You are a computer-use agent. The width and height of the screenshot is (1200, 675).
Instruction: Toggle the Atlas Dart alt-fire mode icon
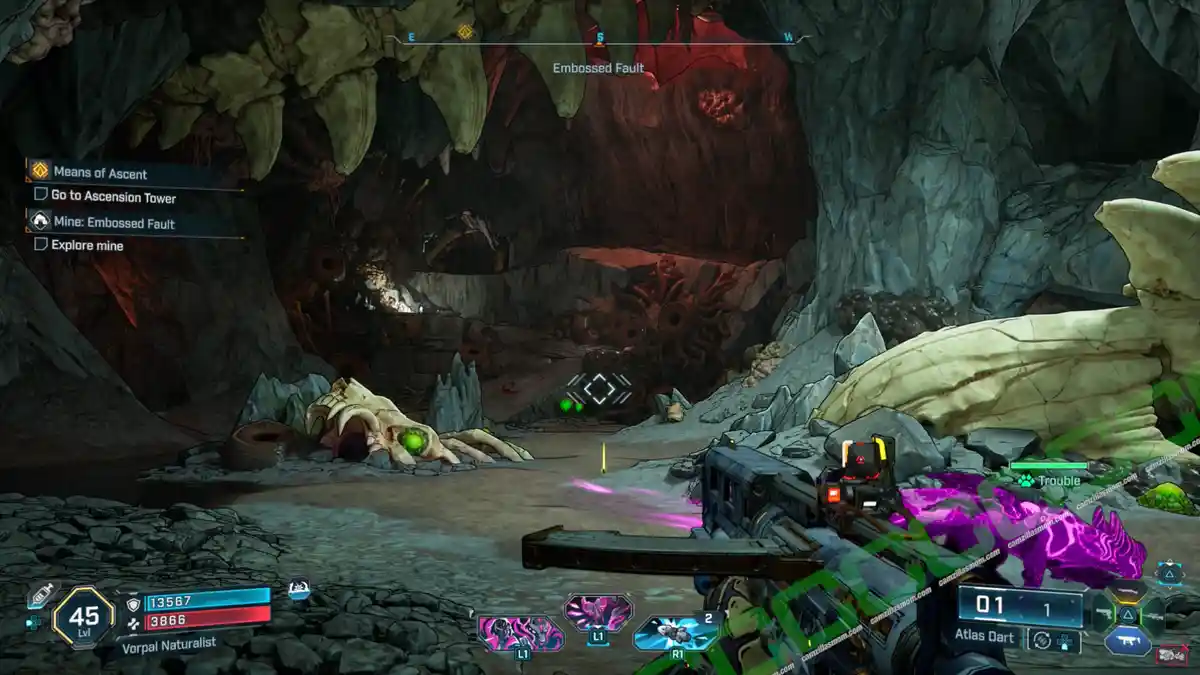1043,640
